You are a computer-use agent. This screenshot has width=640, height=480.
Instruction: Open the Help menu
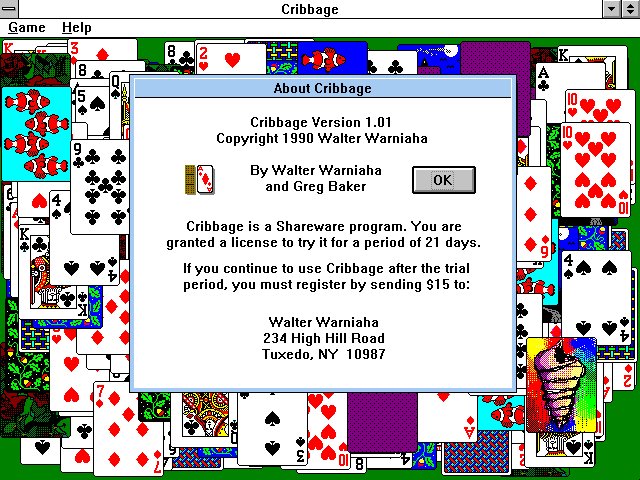(76, 28)
